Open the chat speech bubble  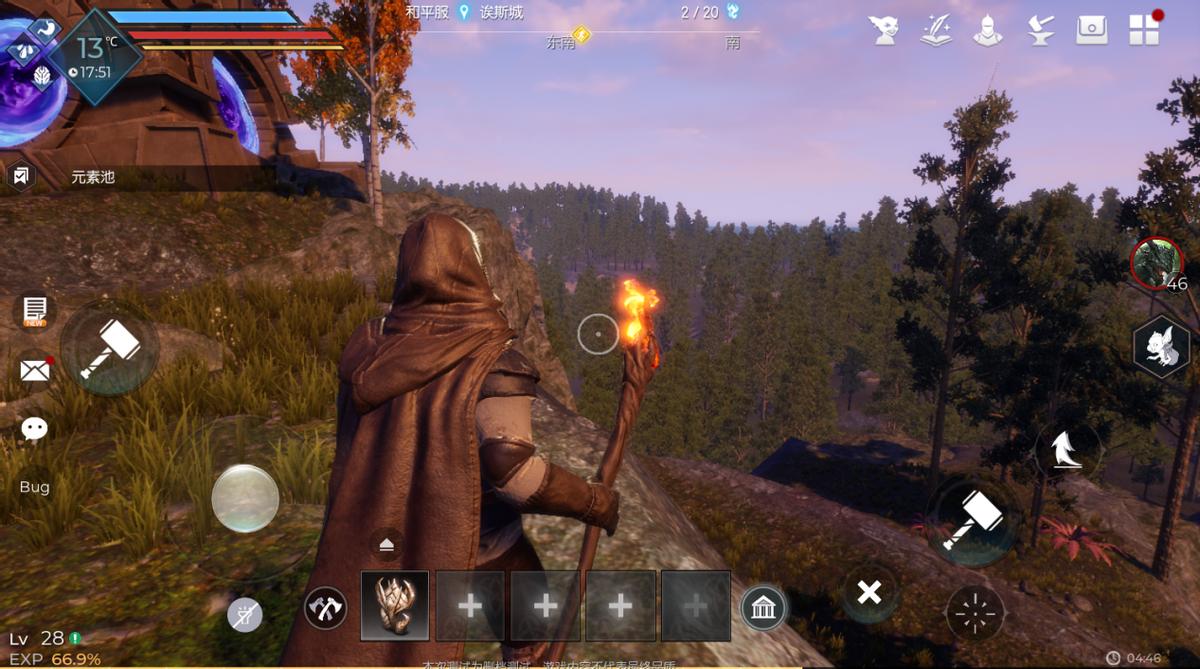(x=35, y=429)
